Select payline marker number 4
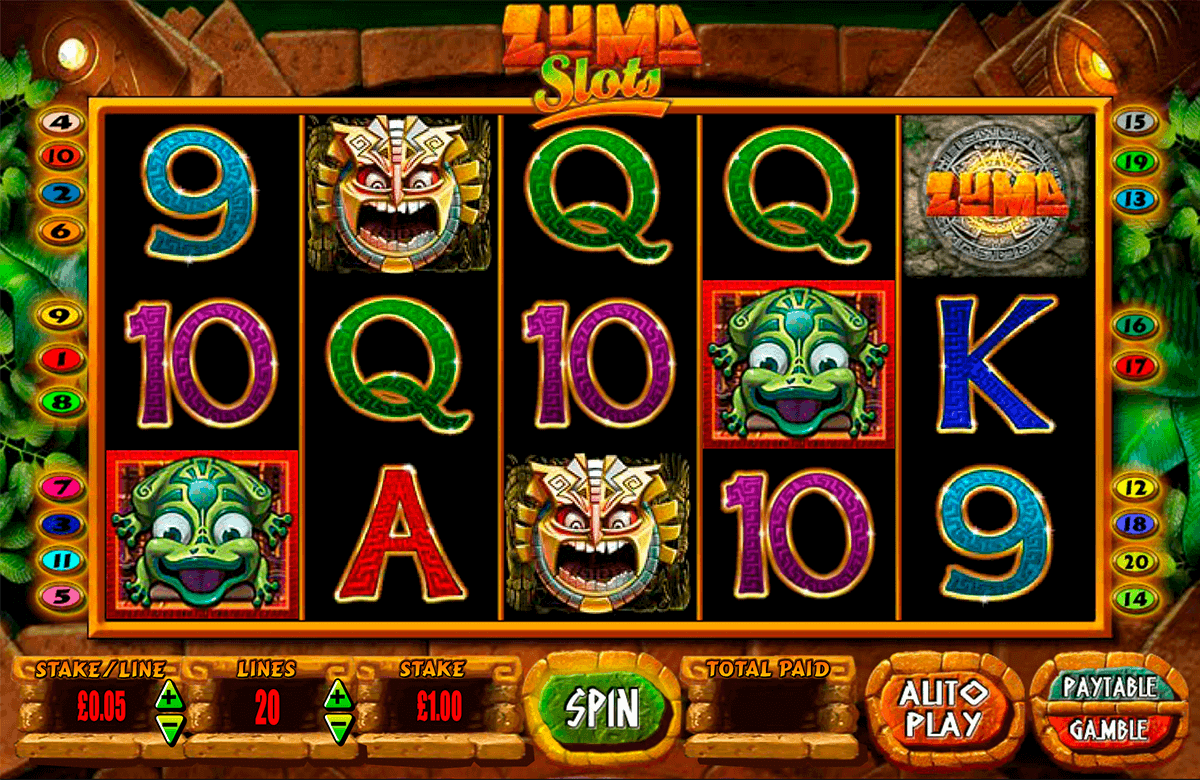 (x=62, y=123)
